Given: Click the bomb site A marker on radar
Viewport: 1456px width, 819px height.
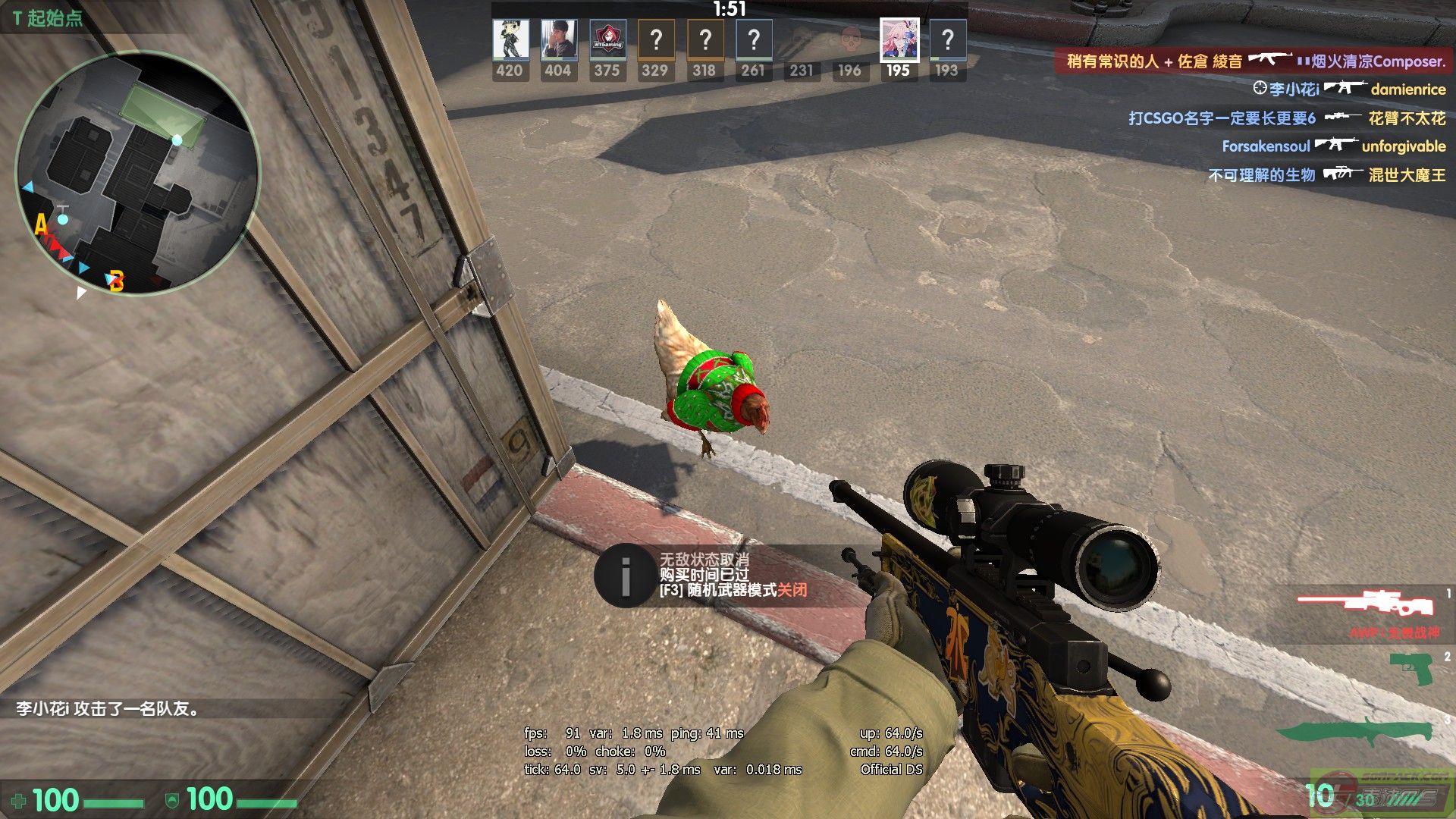Looking at the screenshot, I should (x=41, y=224).
